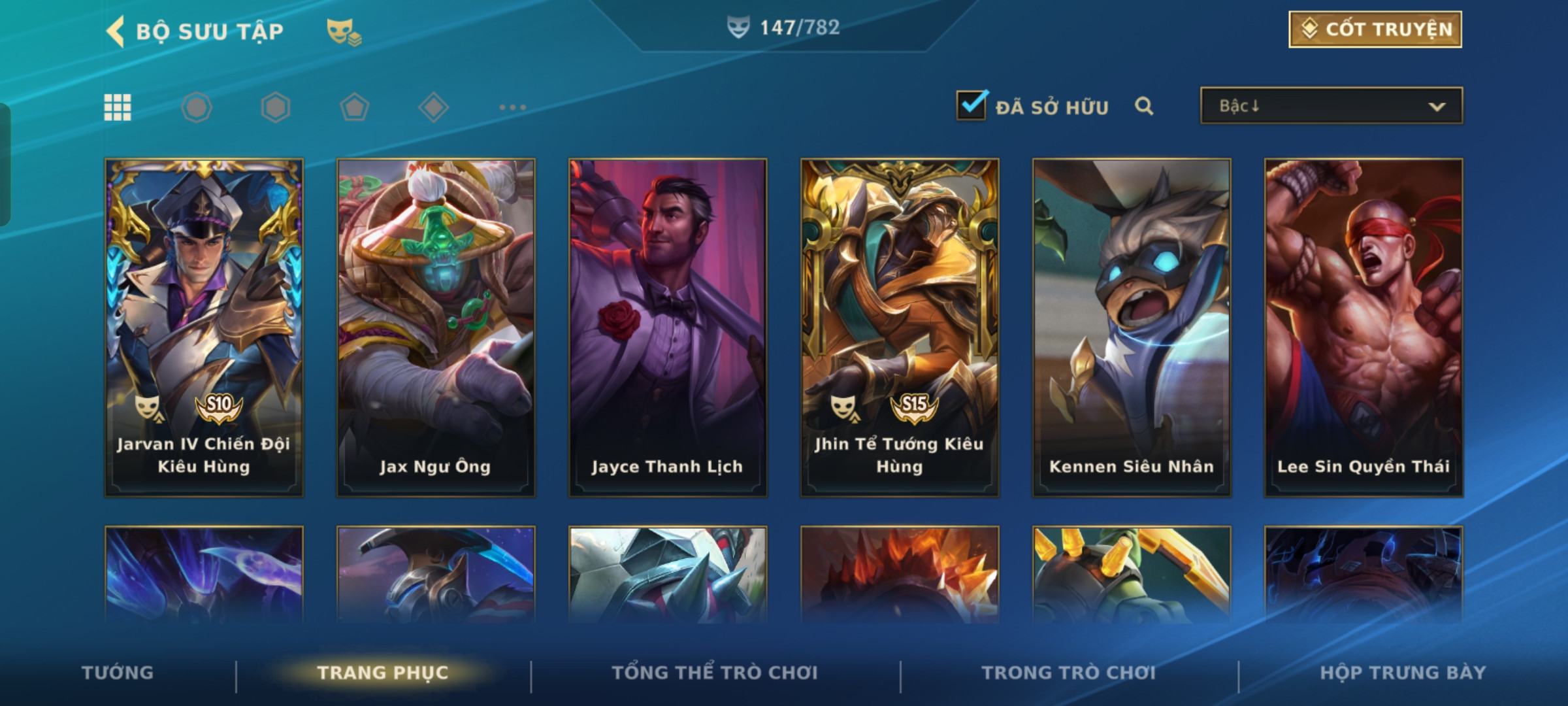Pick the Kennen Siêu Nhân skin card
This screenshot has height=706, width=1568.
pyautogui.click(x=1132, y=327)
